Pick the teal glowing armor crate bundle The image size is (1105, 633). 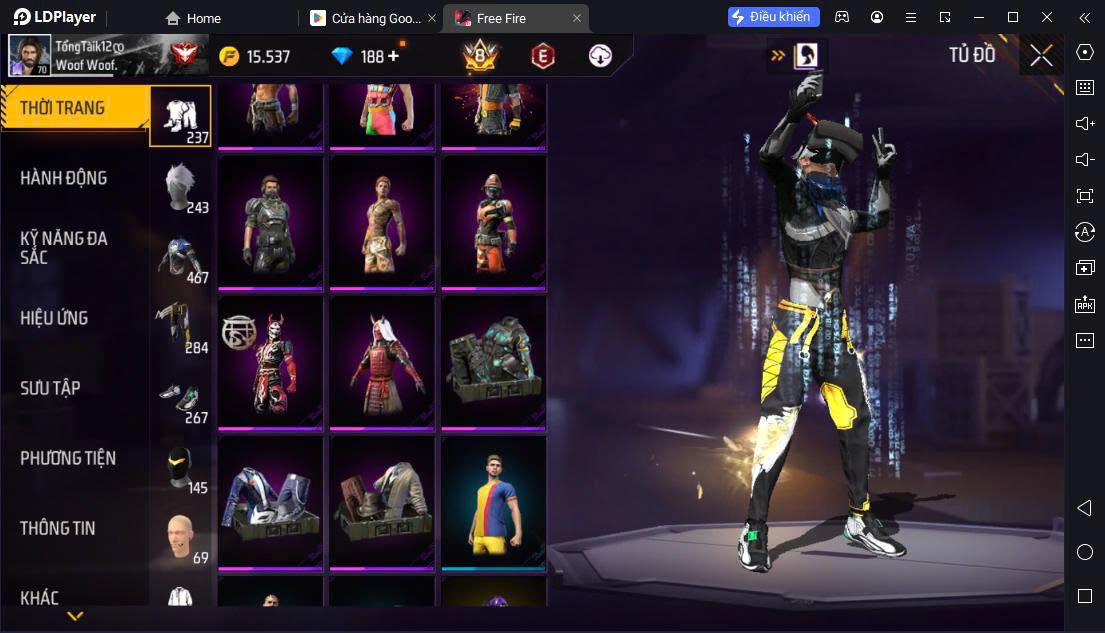[x=494, y=360]
